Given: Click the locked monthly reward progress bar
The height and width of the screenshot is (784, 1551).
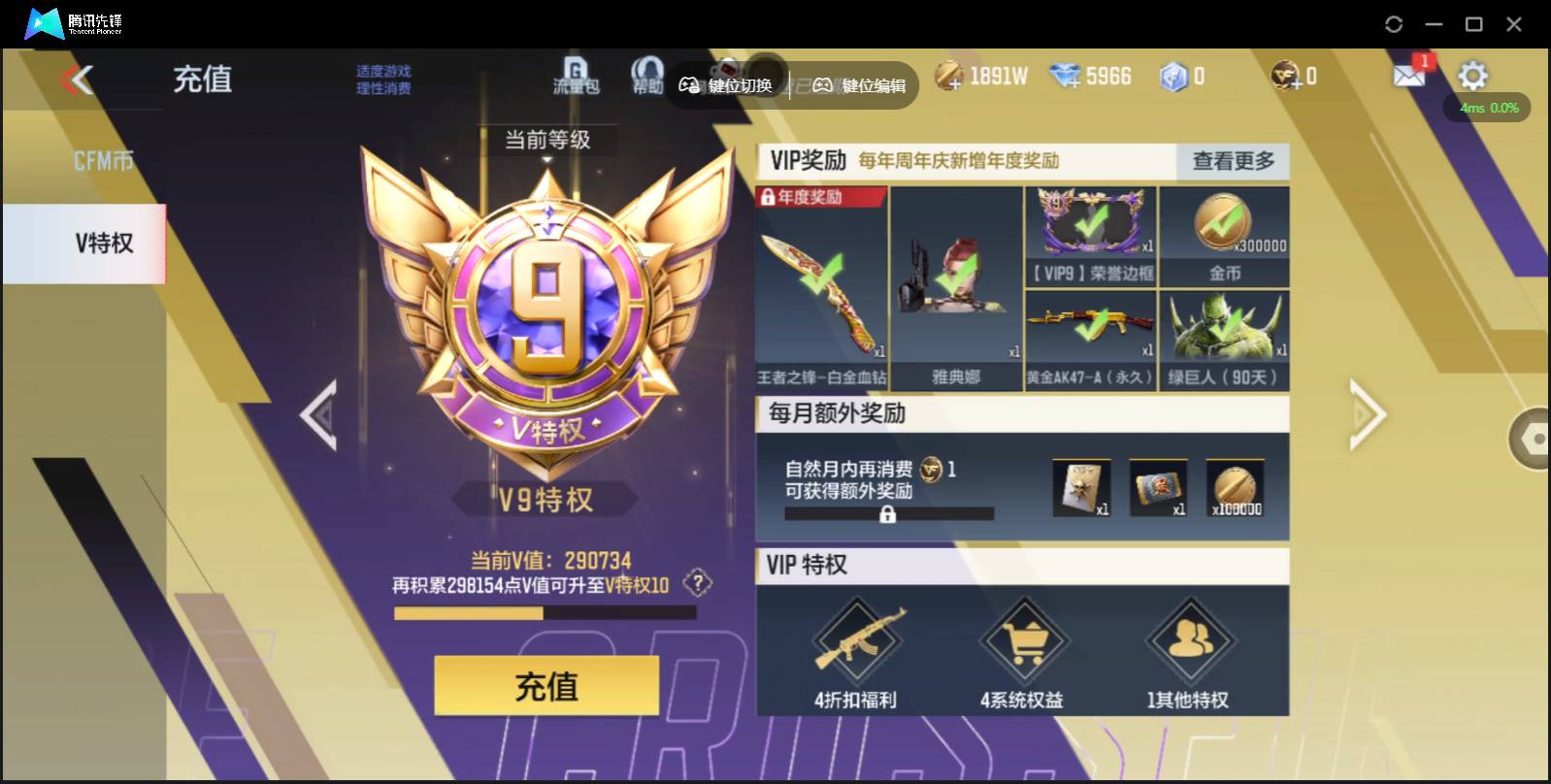Looking at the screenshot, I should pos(890,513).
